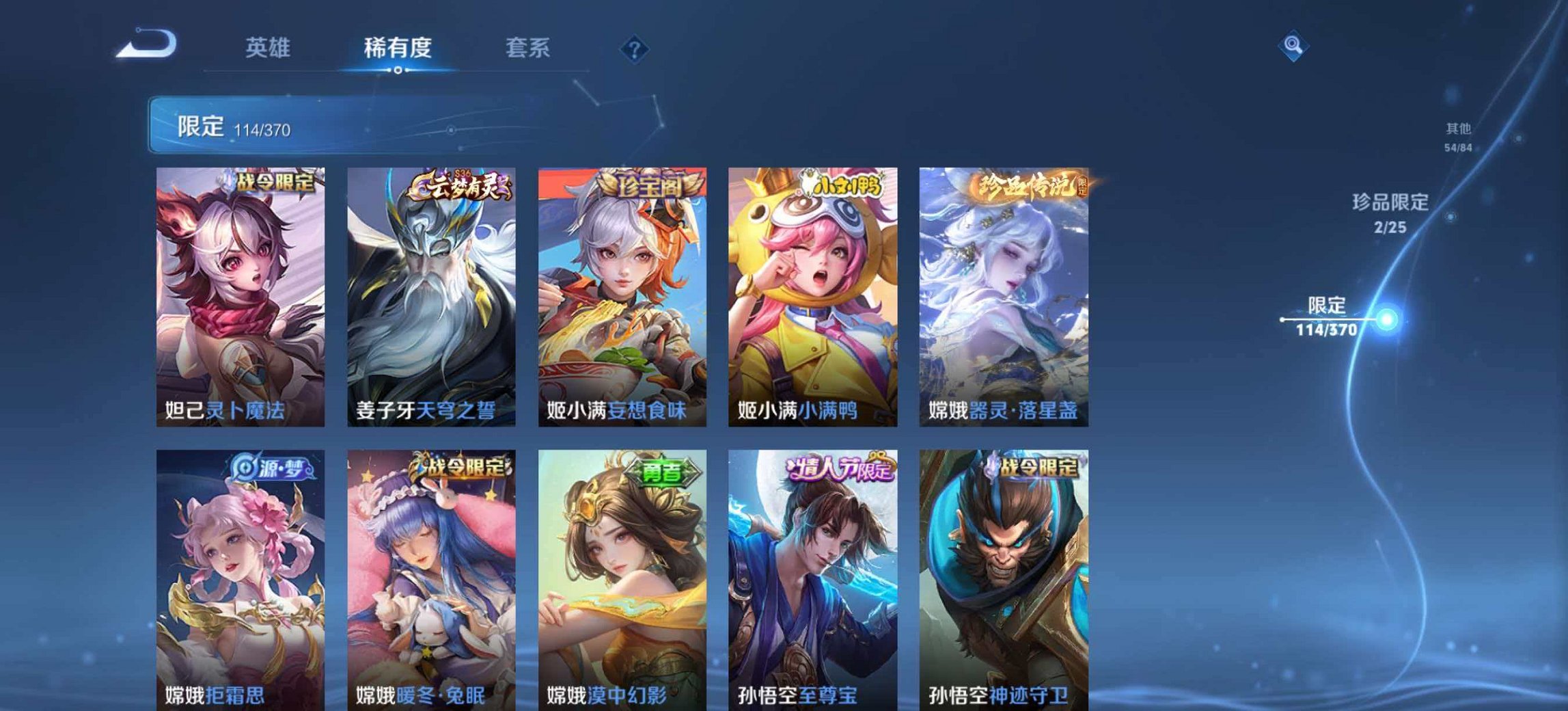1568x711 pixels.
Task: Open the help icon beside the tabs
Action: pos(635,47)
